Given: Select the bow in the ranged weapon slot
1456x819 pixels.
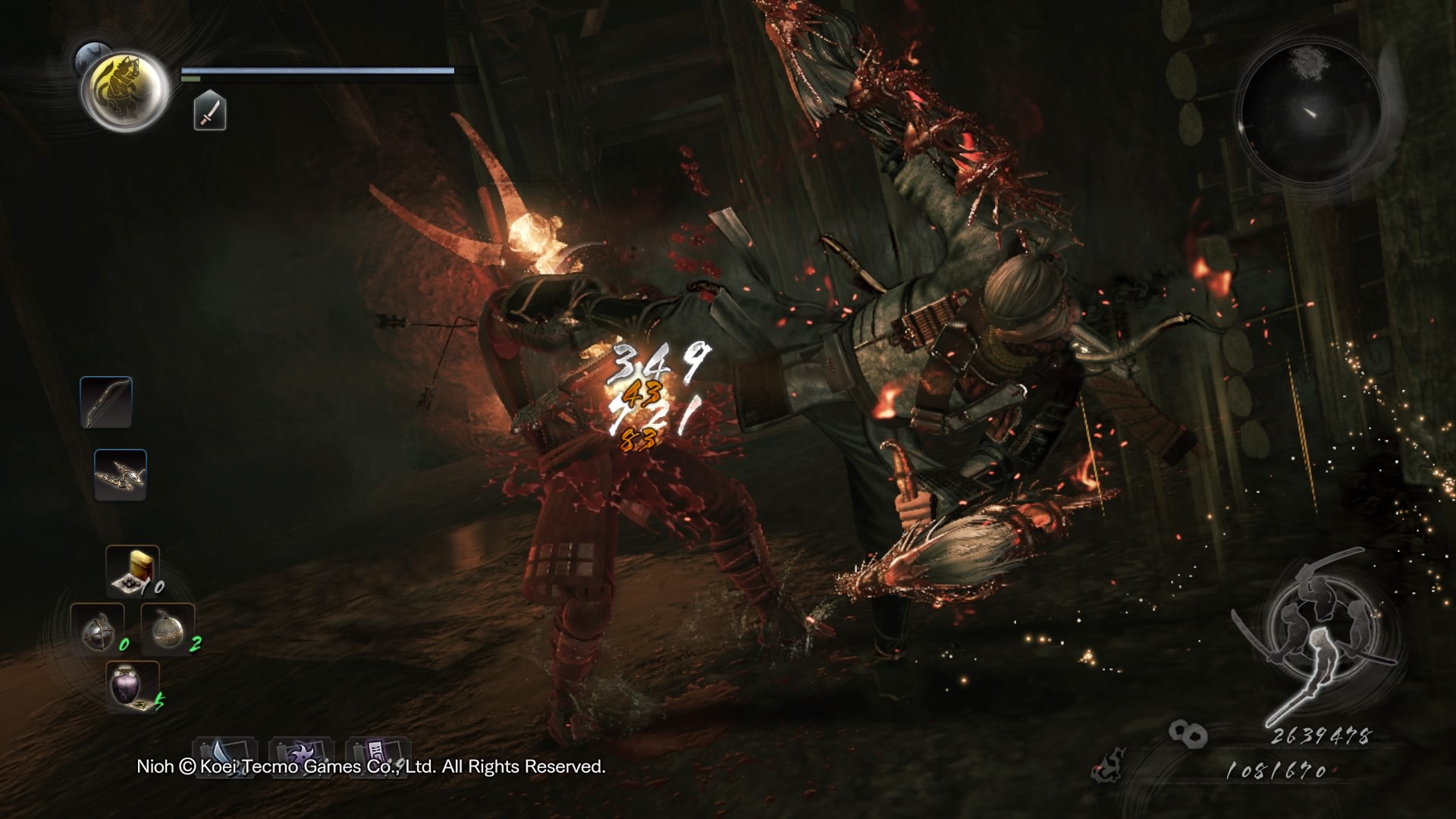Looking at the screenshot, I should (x=106, y=402).
